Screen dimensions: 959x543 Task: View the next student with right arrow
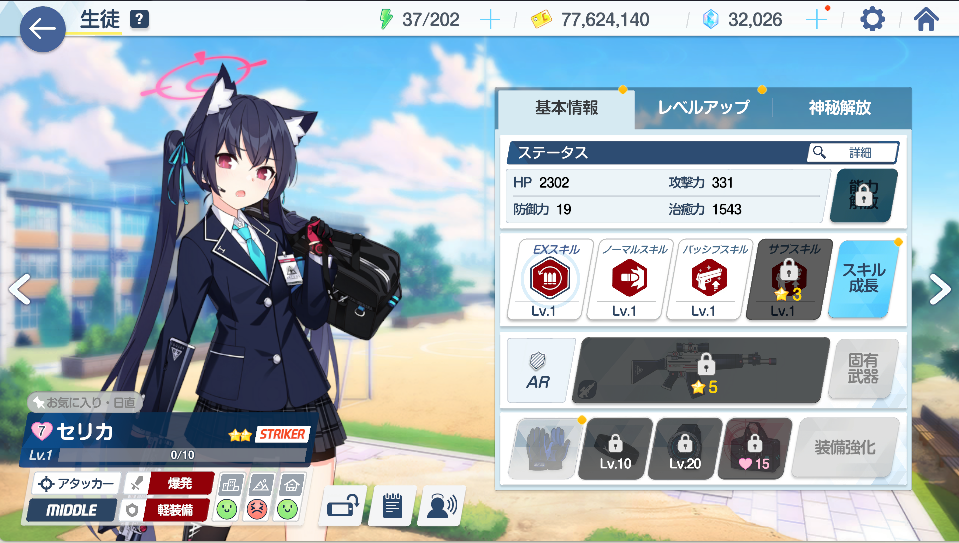[940, 289]
